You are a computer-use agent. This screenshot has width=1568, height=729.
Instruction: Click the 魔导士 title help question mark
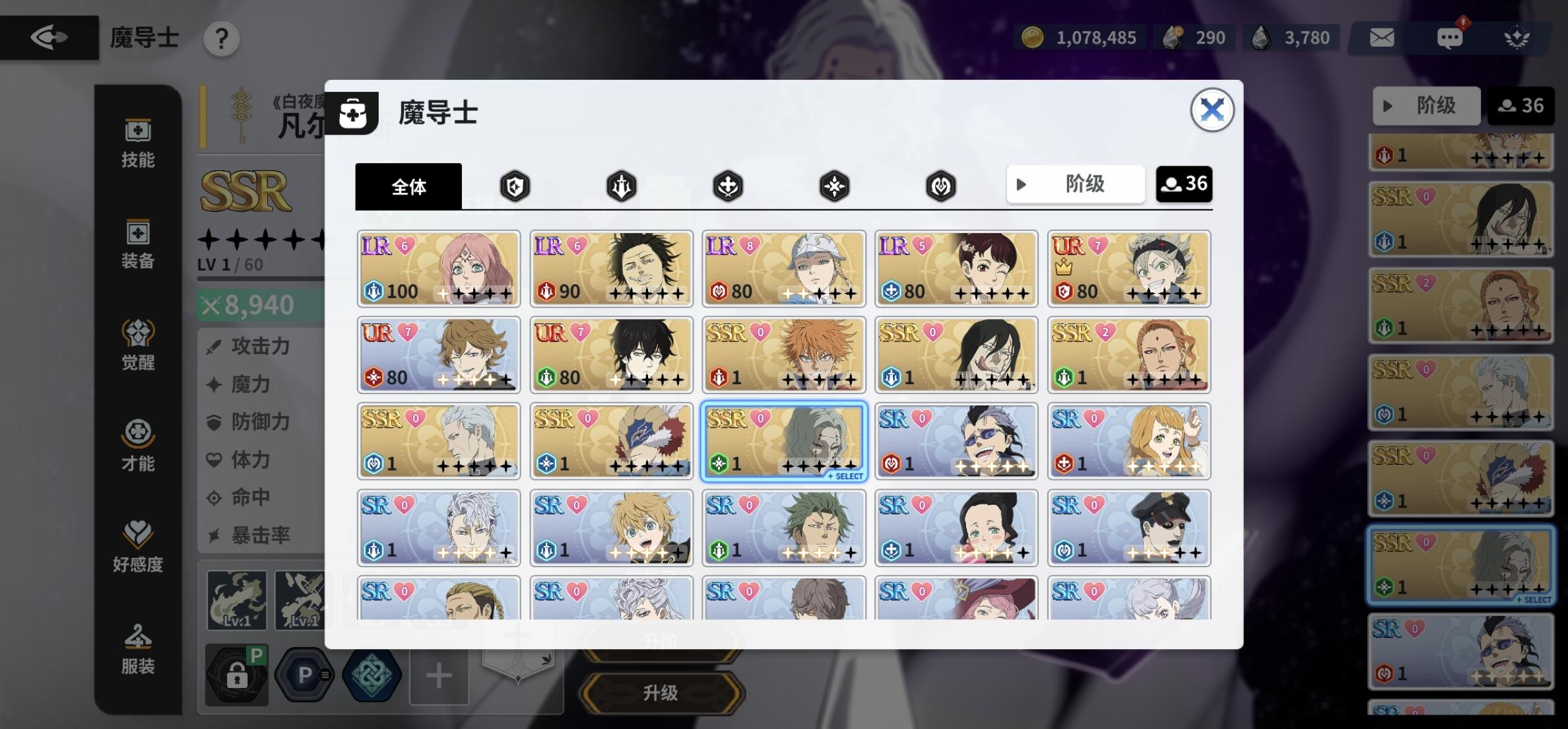point(222,38)
